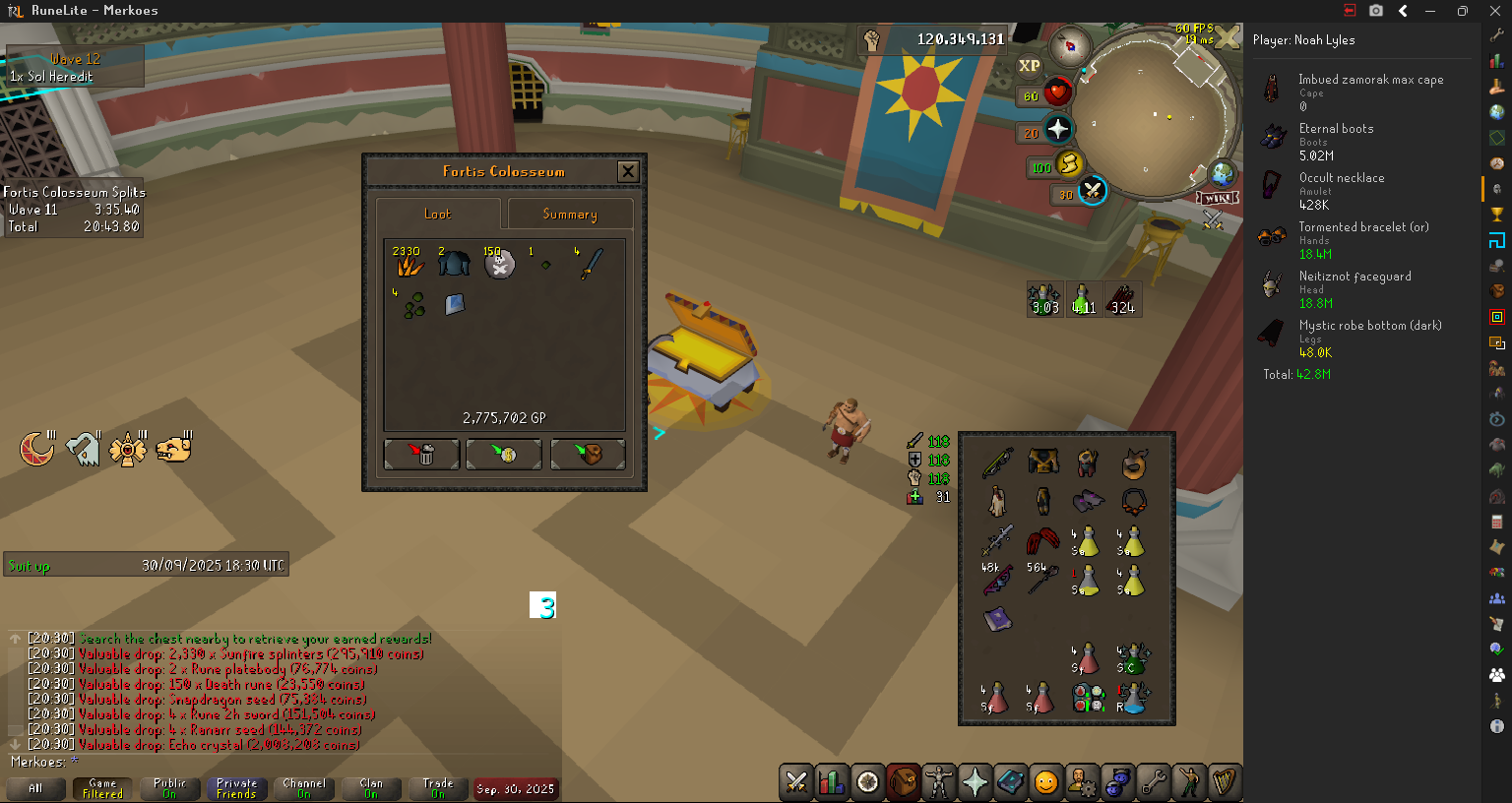Select the Loot tab
This screenshot has width=1512, height=803.
tap(437, 214)
